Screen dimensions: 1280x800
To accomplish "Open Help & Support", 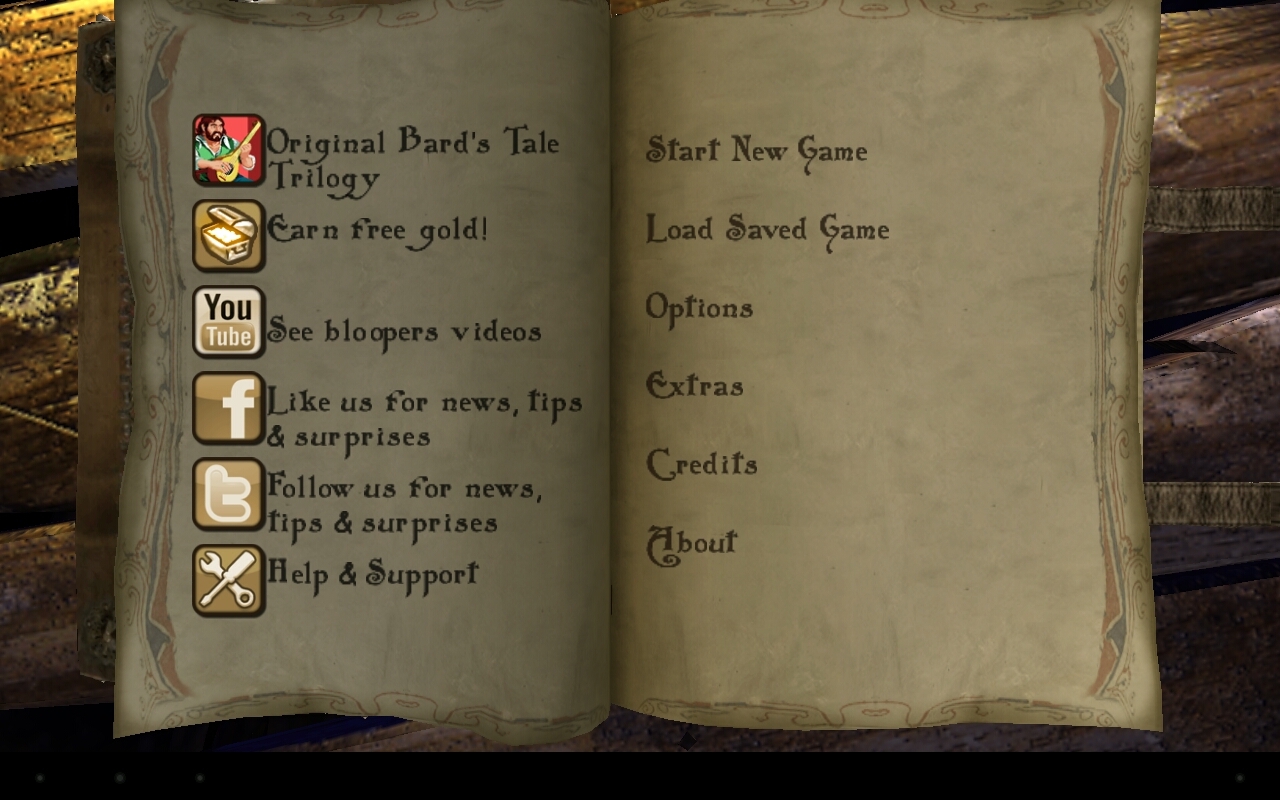I will coord(373,574).
